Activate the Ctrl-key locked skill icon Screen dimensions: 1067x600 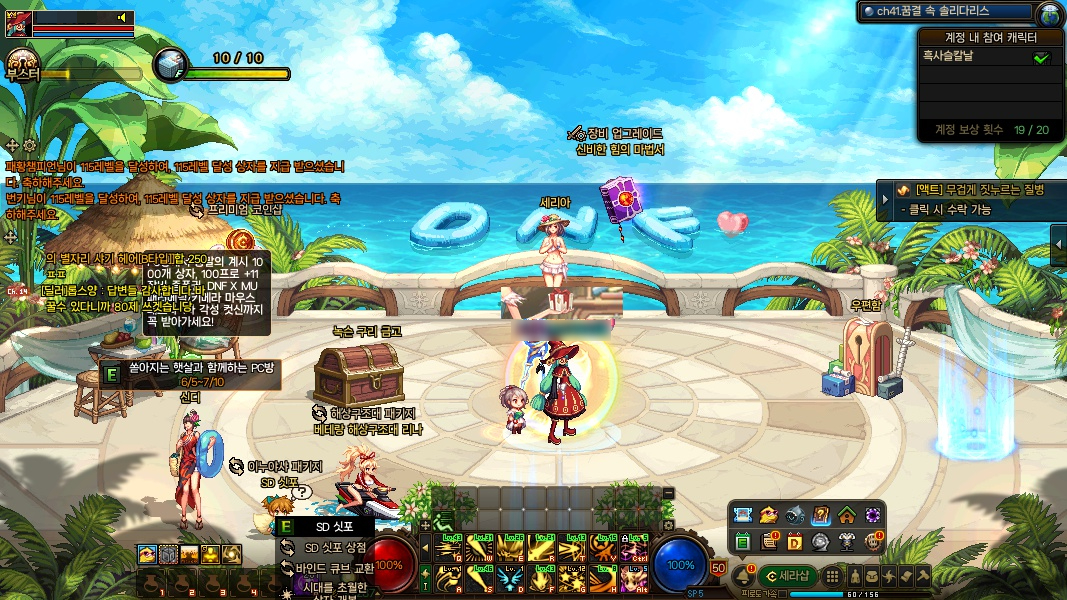[635, 549]
